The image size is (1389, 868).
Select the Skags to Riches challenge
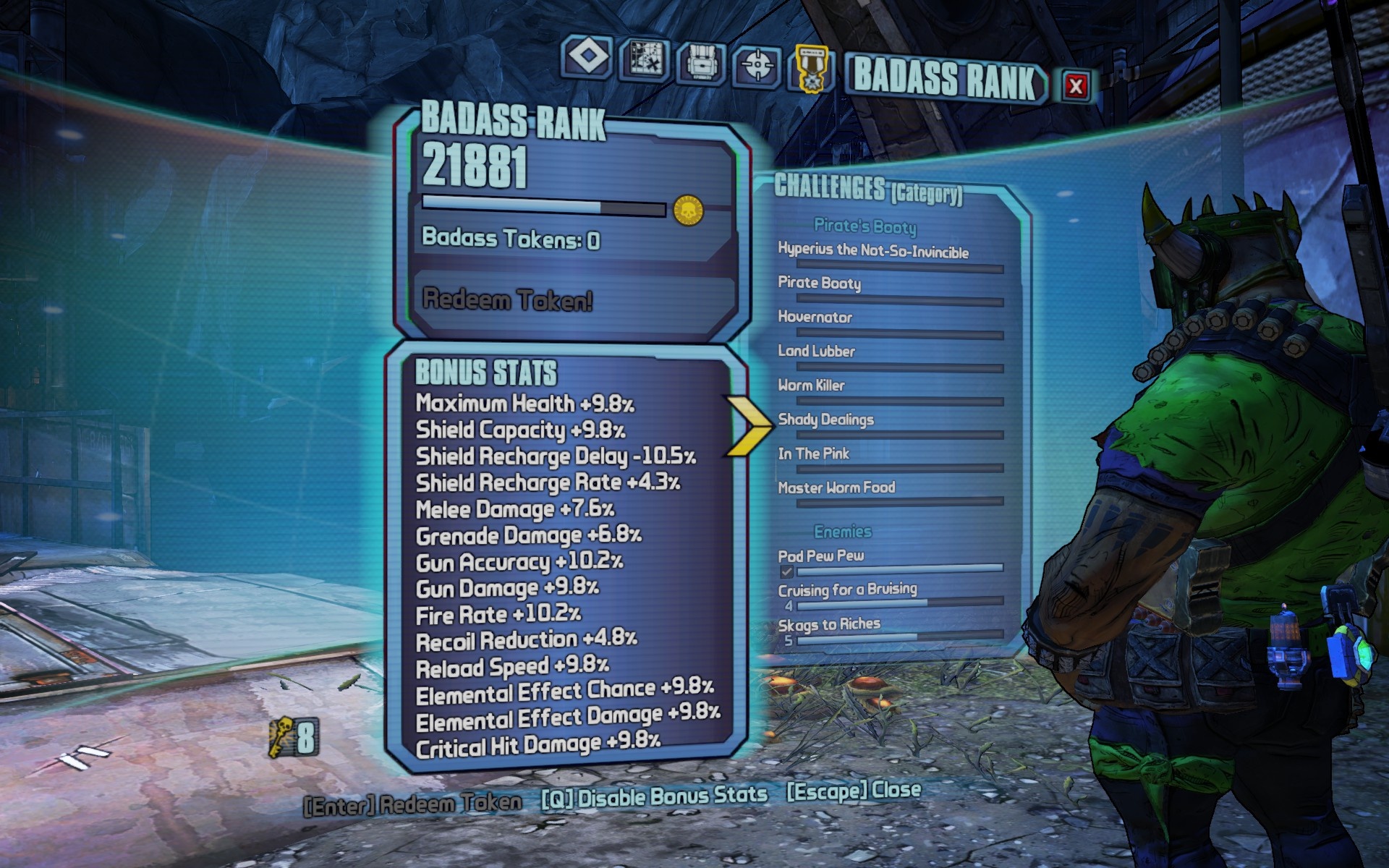pos(830,624)
